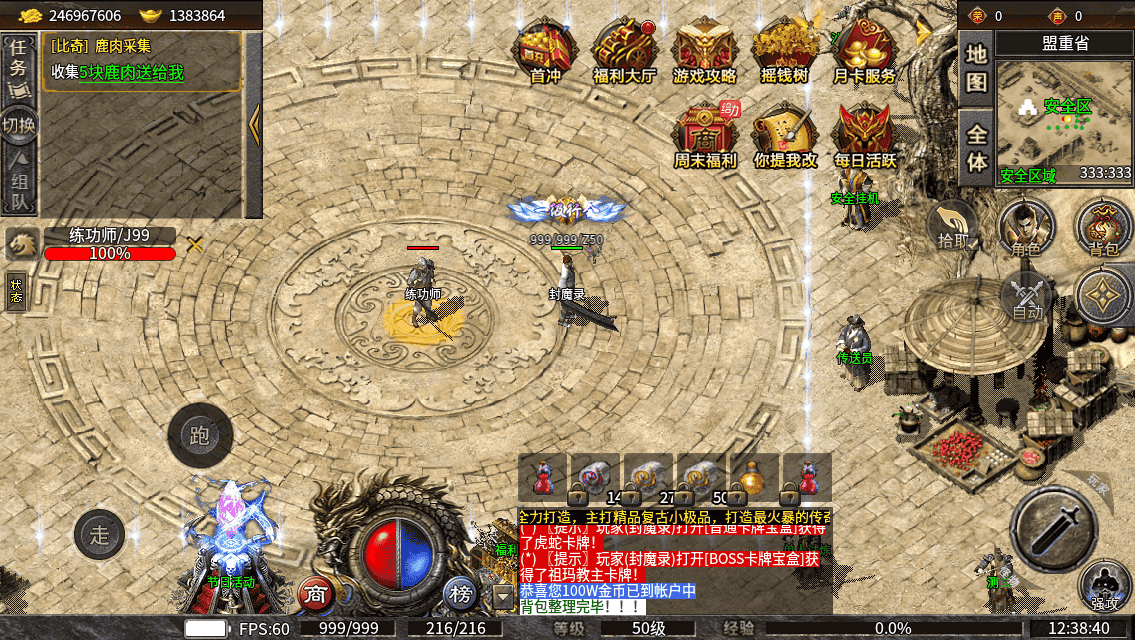The width and height of the screenshot is (1135, 640).
Task: Open the 每日活跃 daily activity icon
Action: click(865, 134)
